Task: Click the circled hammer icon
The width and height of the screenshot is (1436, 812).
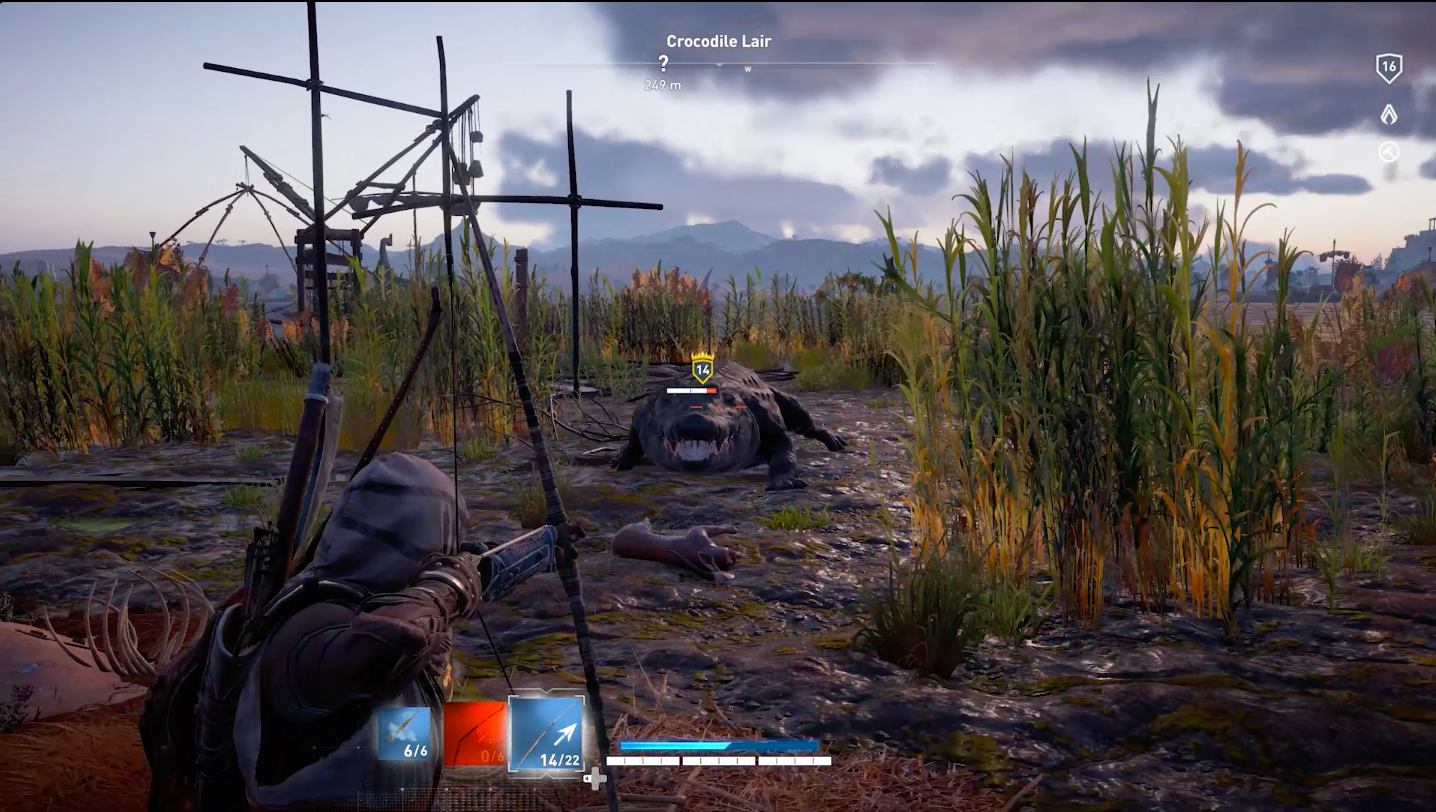Action: 1388,152
